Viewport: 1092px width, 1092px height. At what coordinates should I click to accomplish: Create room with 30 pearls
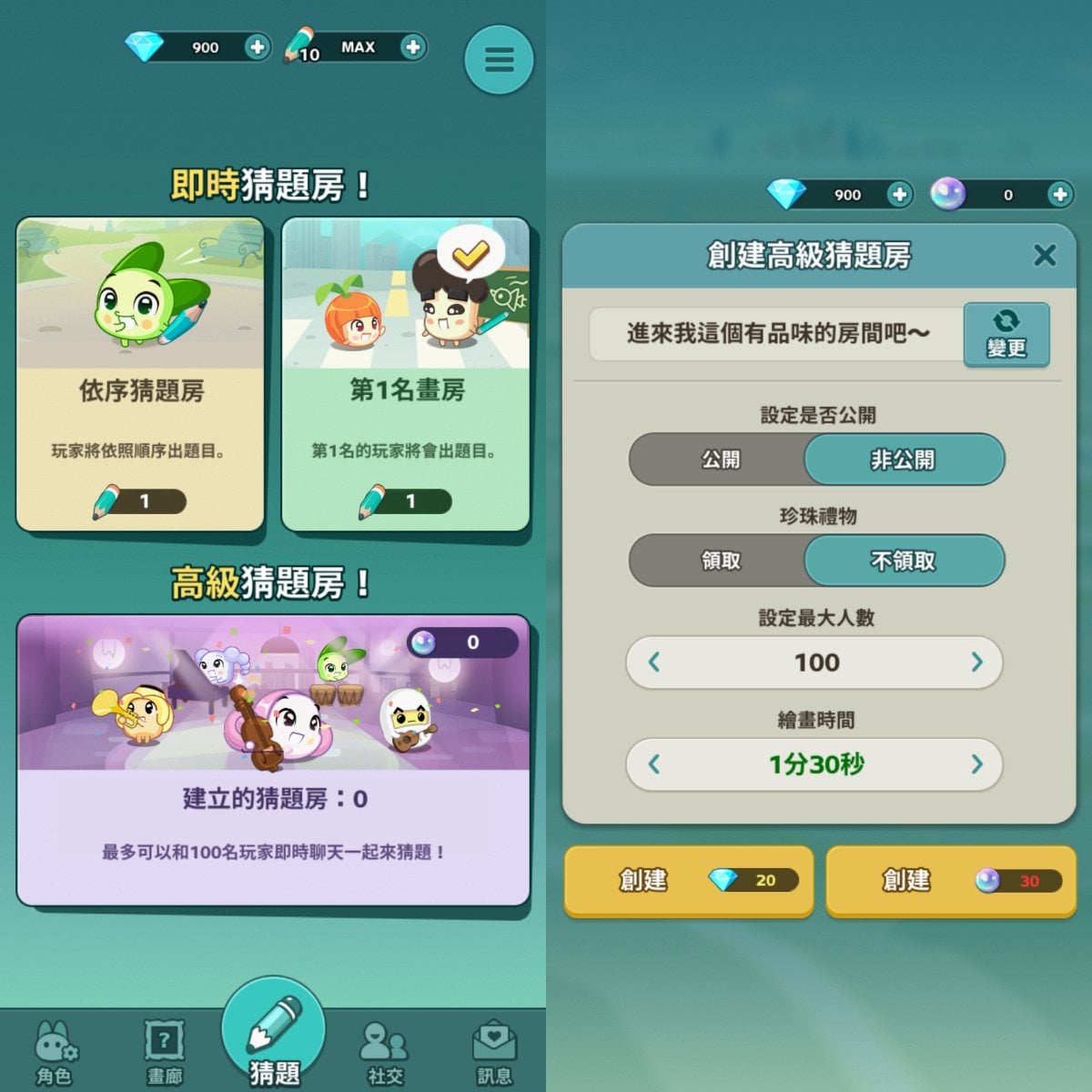951,880
